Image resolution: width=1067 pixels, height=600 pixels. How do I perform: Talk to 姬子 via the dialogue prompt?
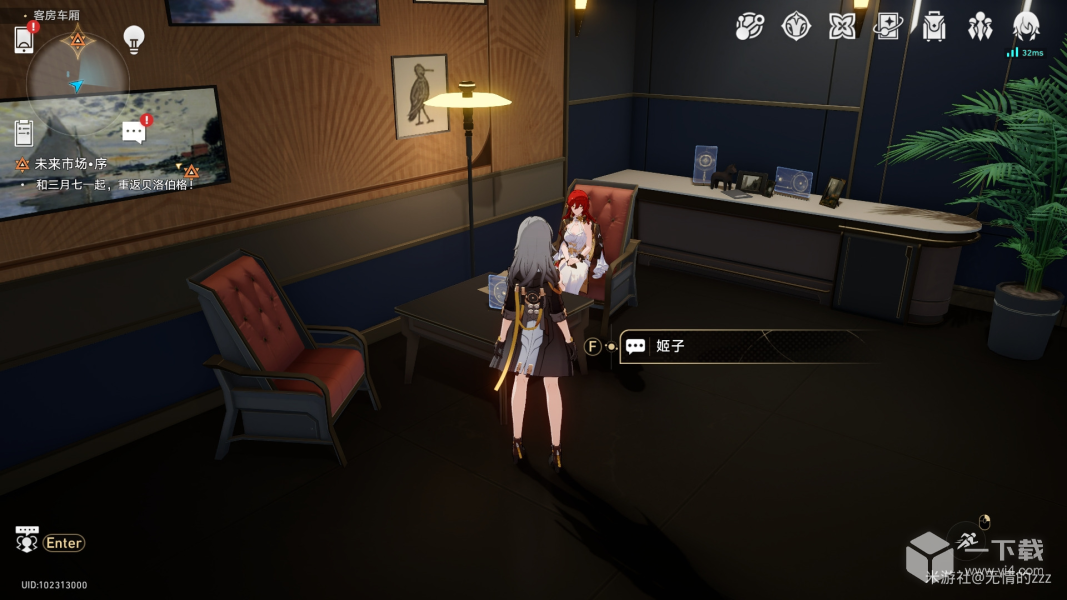point(745,346)
